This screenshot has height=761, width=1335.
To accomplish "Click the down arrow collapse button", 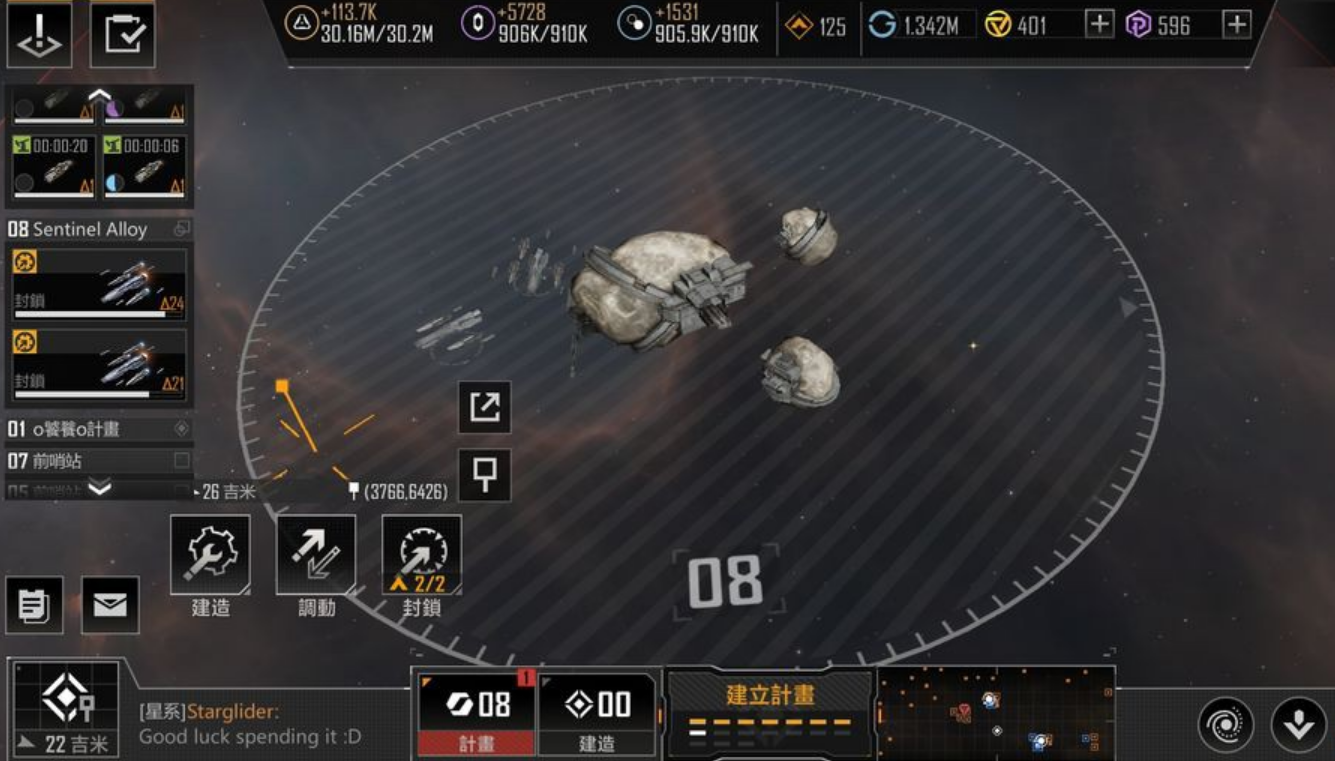I will (x=1298, y=724).
